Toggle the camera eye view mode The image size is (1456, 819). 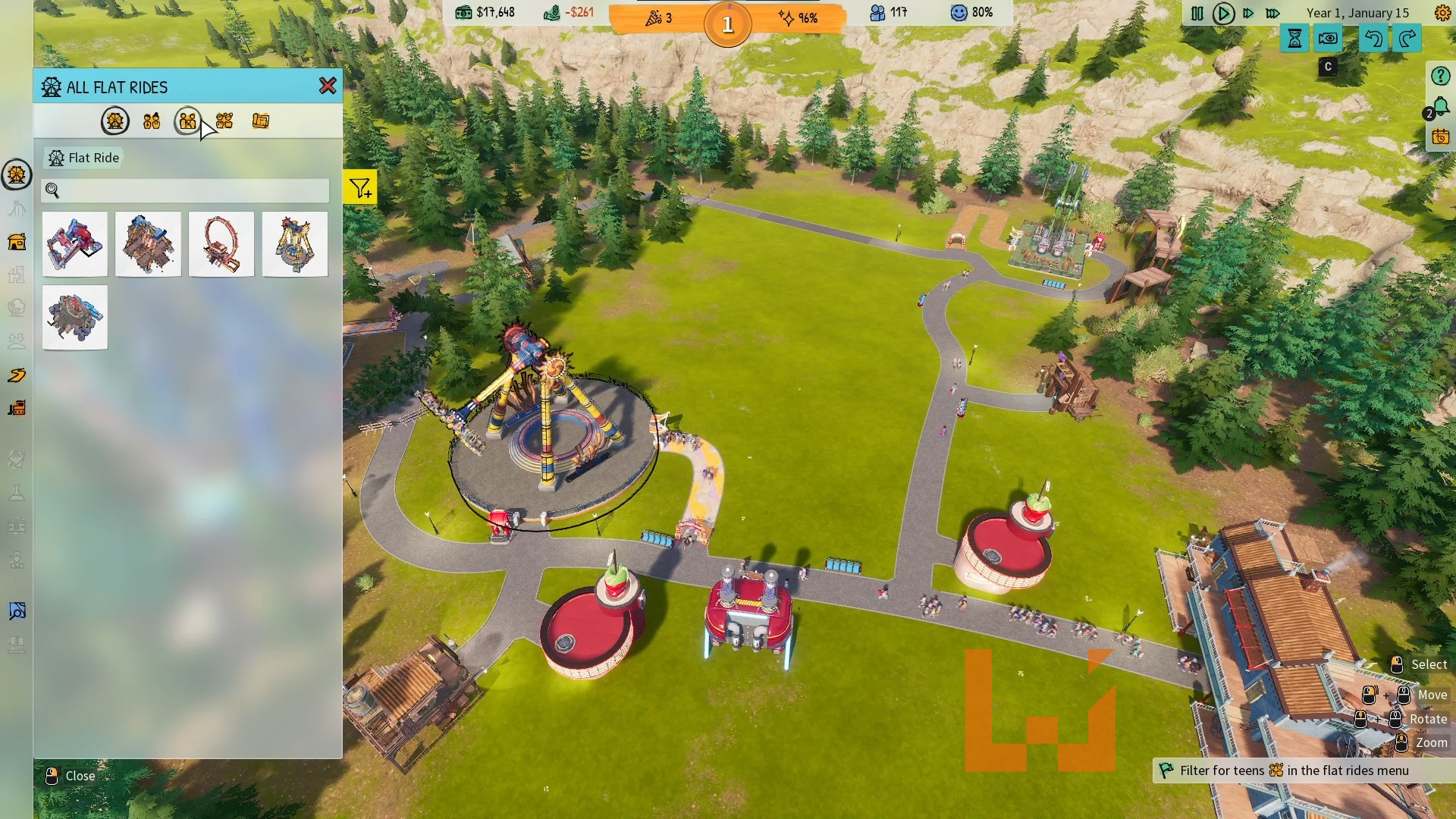[x=1328, y=39]
